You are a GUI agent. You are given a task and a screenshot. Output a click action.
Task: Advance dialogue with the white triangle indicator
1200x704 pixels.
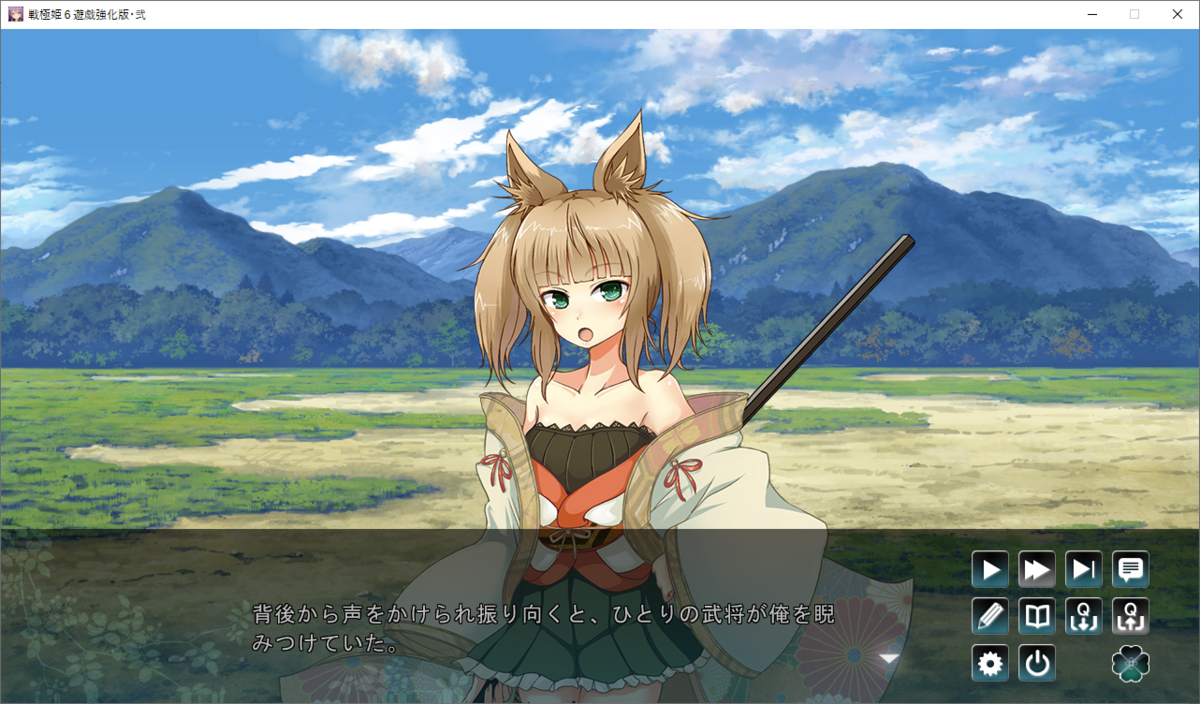(888, 658)
